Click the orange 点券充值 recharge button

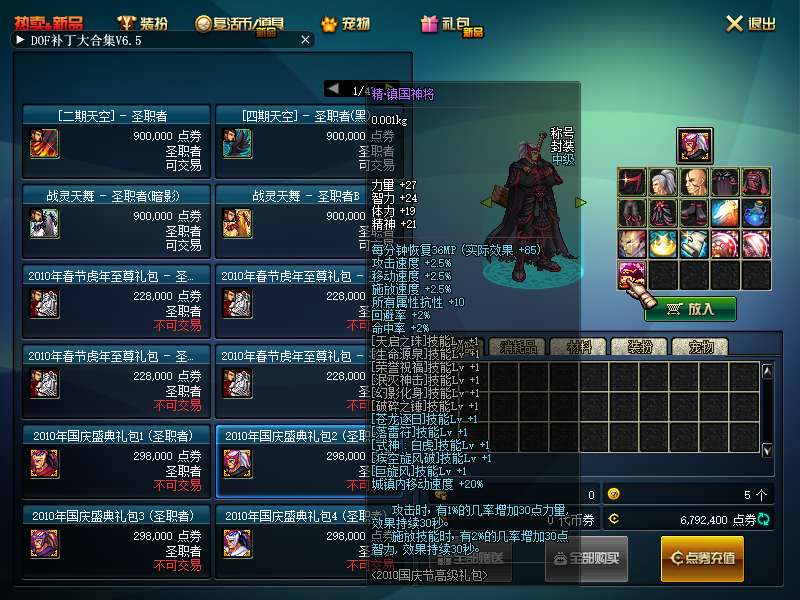(702, 558)
